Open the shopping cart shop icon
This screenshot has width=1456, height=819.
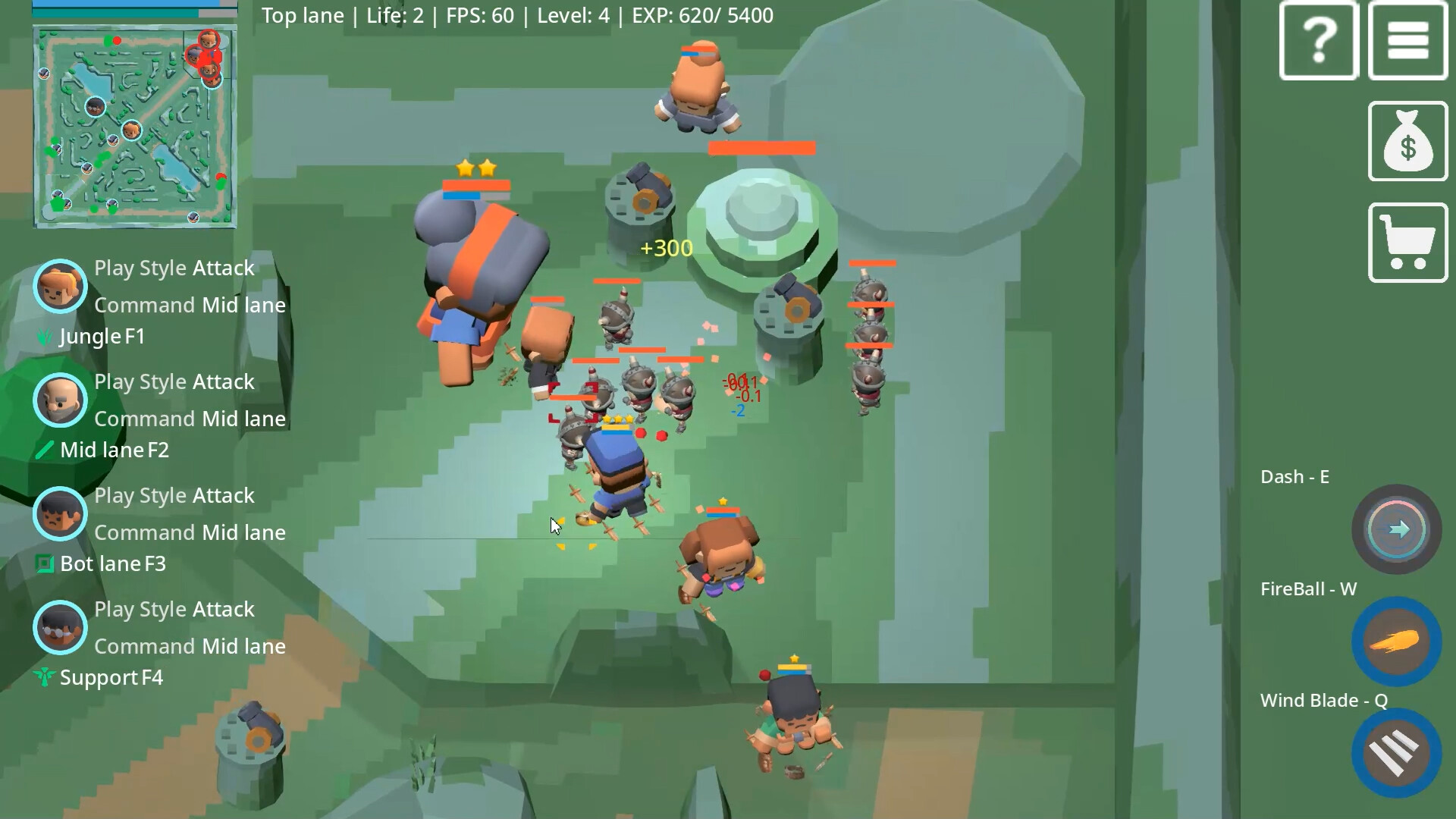coord(1407,241)
